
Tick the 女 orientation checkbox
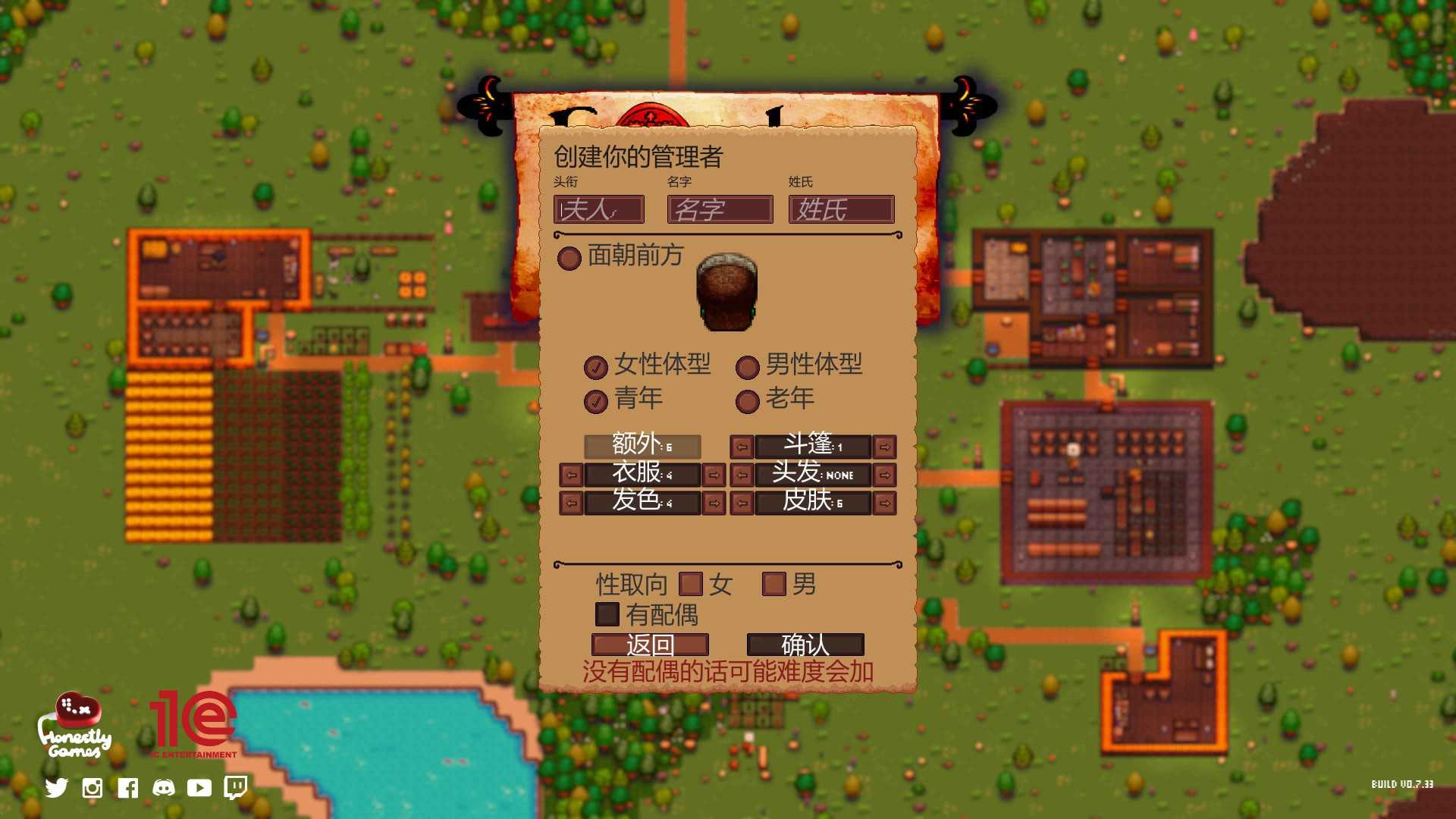[690, 584]
